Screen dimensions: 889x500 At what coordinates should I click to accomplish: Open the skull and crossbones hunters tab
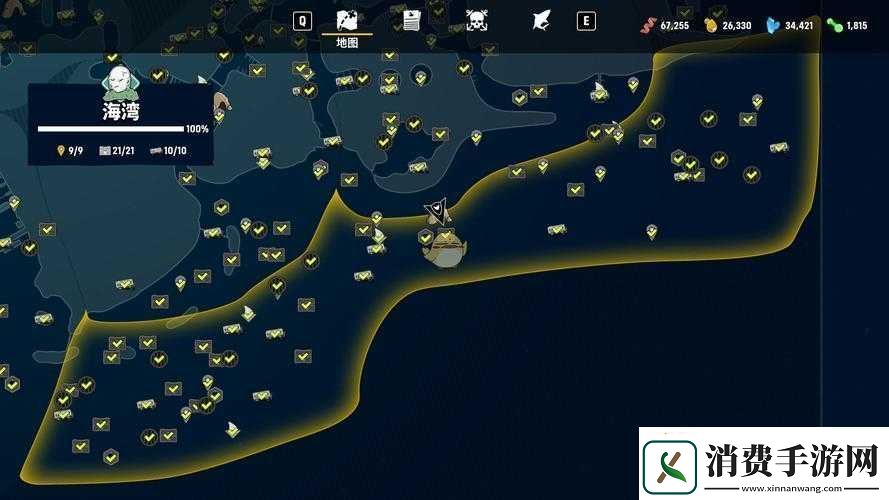477,20
